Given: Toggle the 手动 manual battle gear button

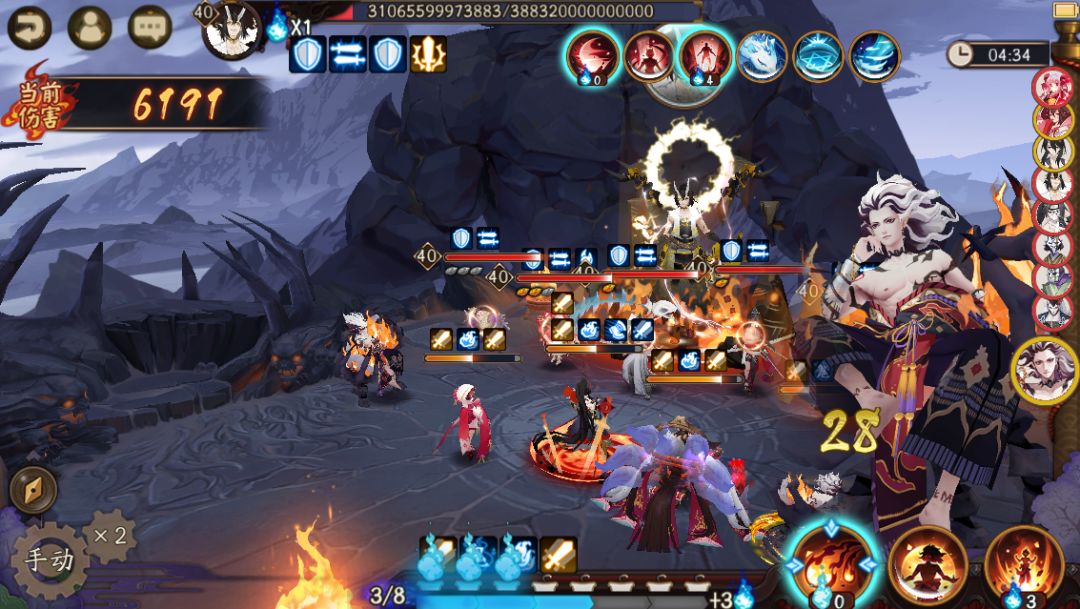Looking at the screenshot, I should [x=49, y=559].
